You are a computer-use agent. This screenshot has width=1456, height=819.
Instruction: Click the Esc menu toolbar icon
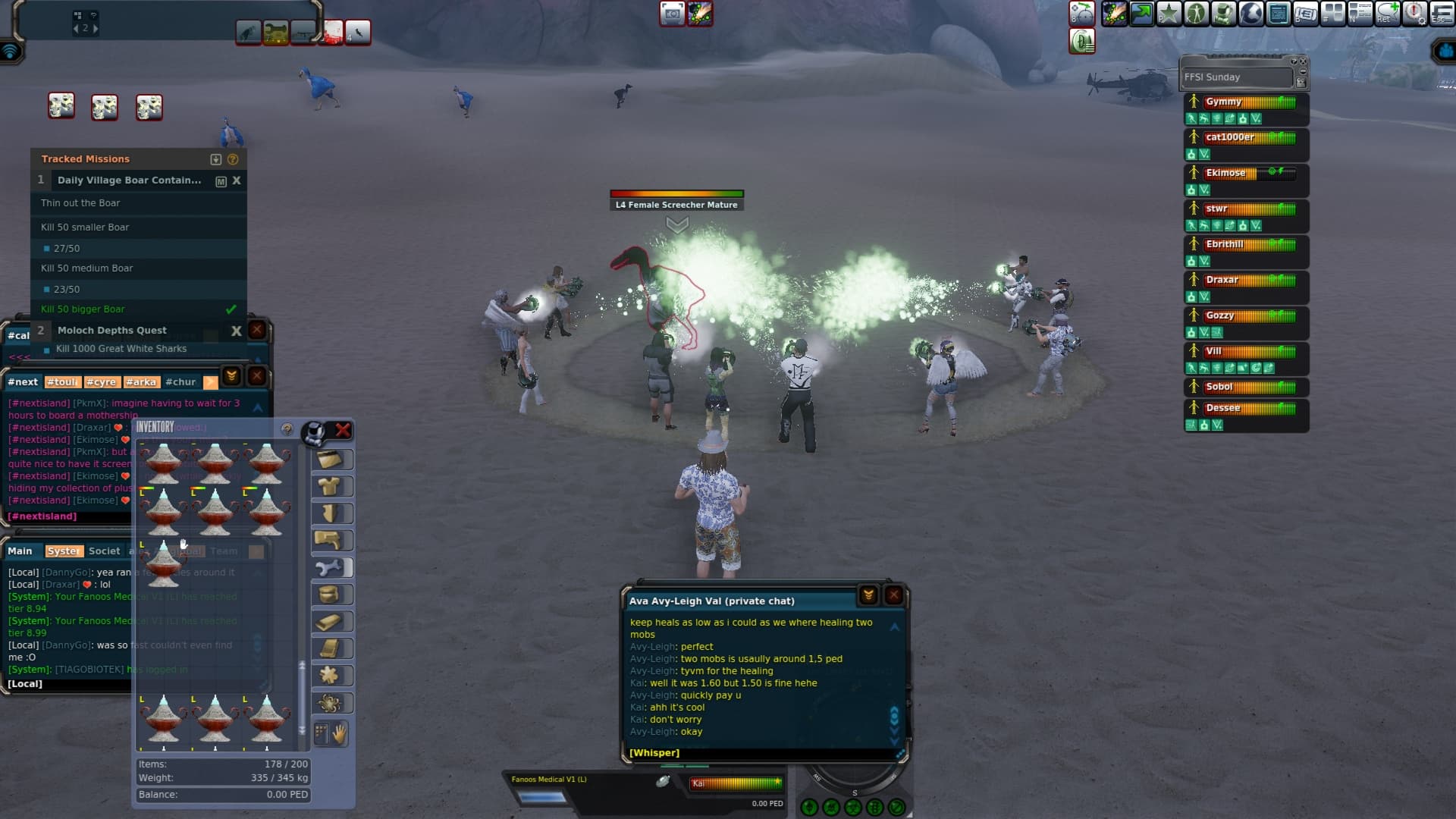tap(1441, 14)
